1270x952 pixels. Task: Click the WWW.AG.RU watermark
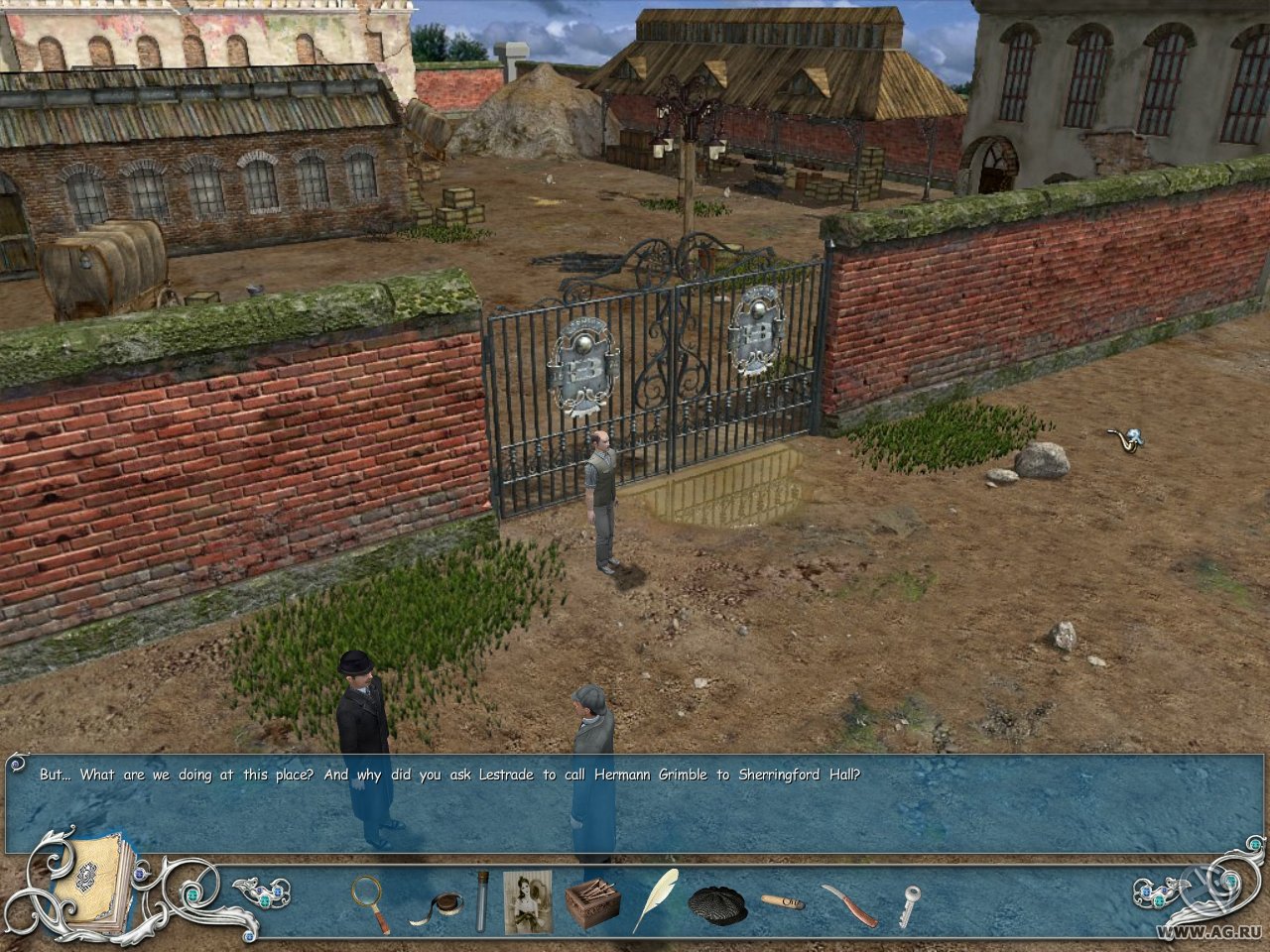tap(1208, 934)
